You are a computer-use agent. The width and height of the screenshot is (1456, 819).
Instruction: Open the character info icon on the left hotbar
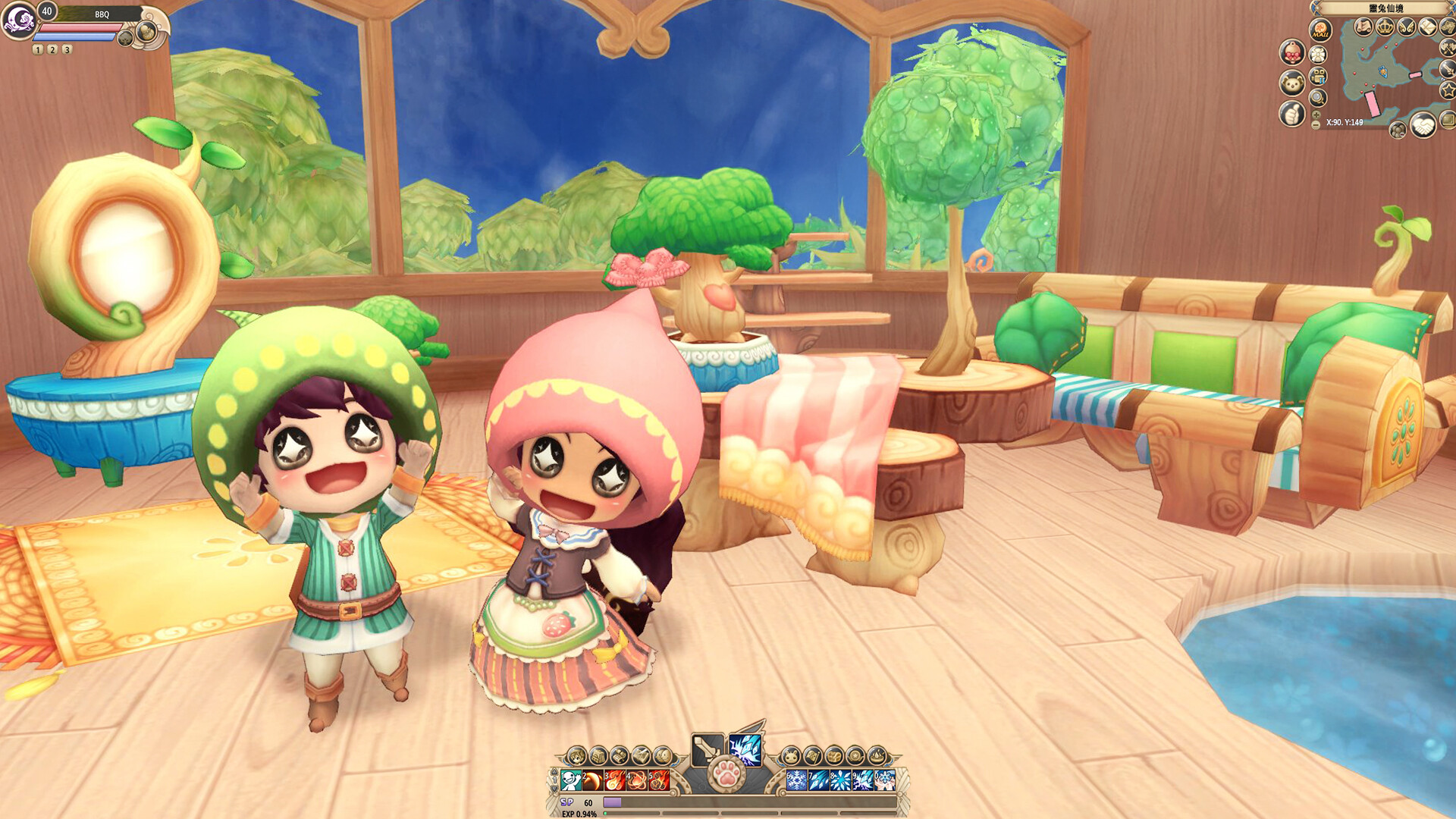(x=578, y=756)
